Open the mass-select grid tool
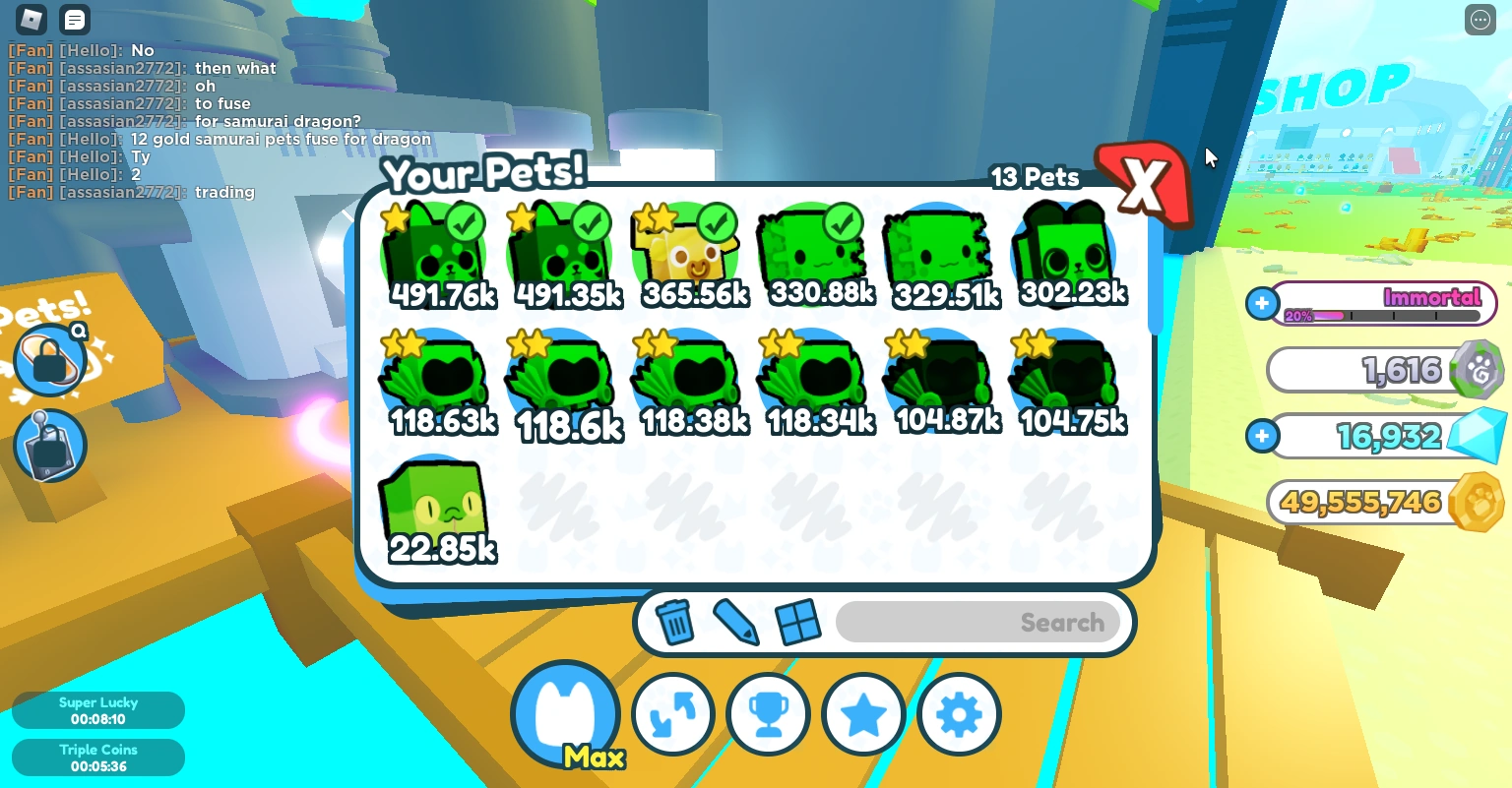This screenshot has width=1512, height=788. (x=799, y=622)
